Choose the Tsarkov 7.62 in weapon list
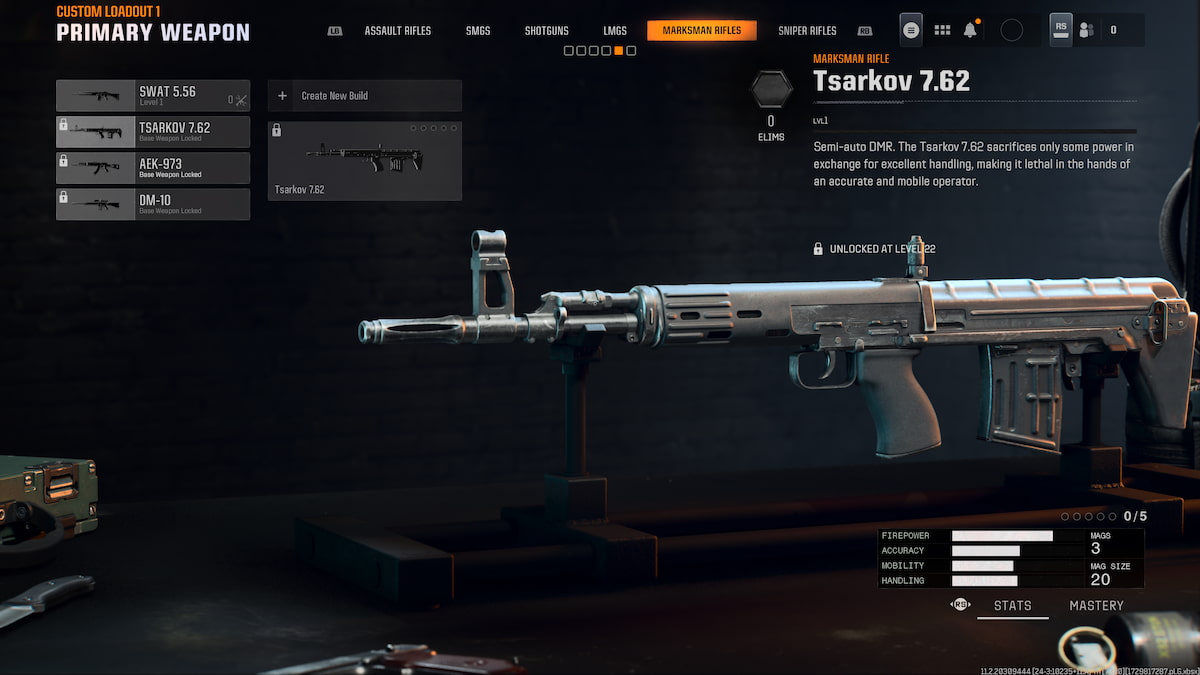The width and height of the screenshot is (1200, 675). click(153, 132)
